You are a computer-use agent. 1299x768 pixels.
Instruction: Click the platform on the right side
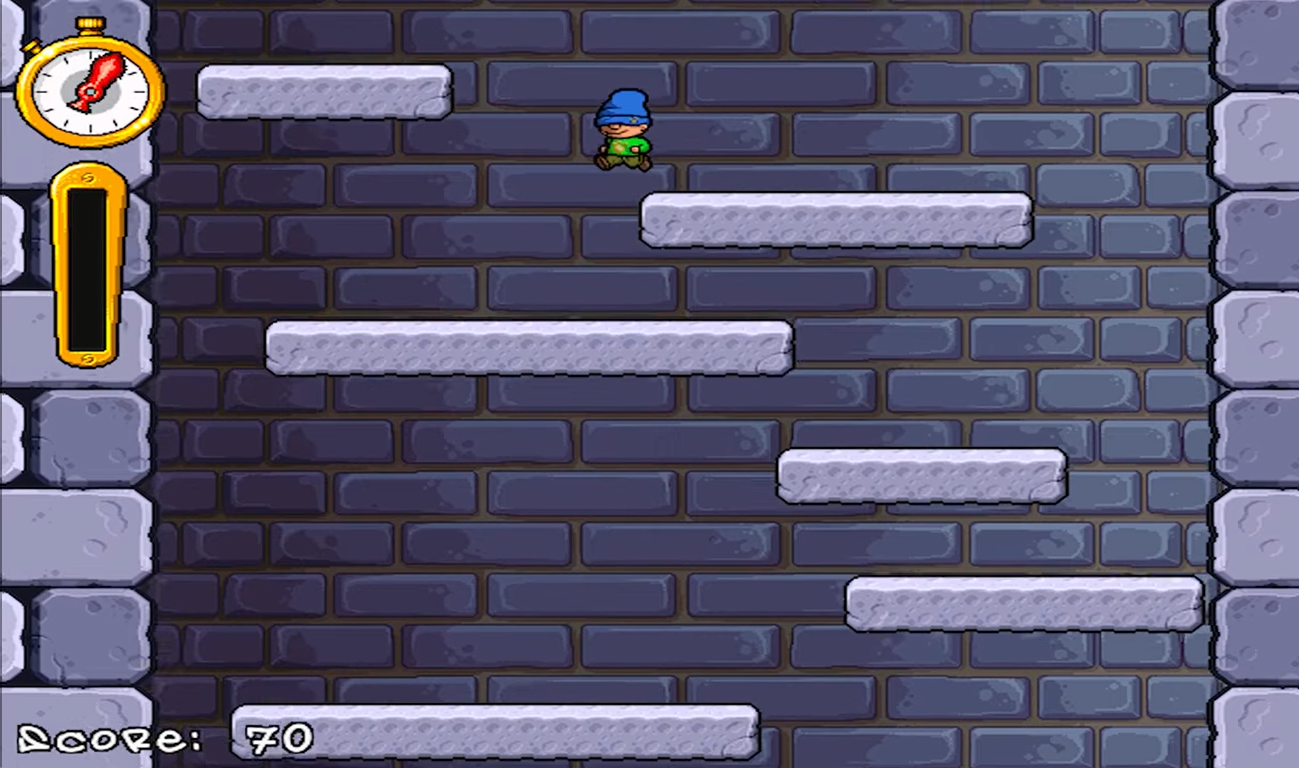click(x=922, y=477)
